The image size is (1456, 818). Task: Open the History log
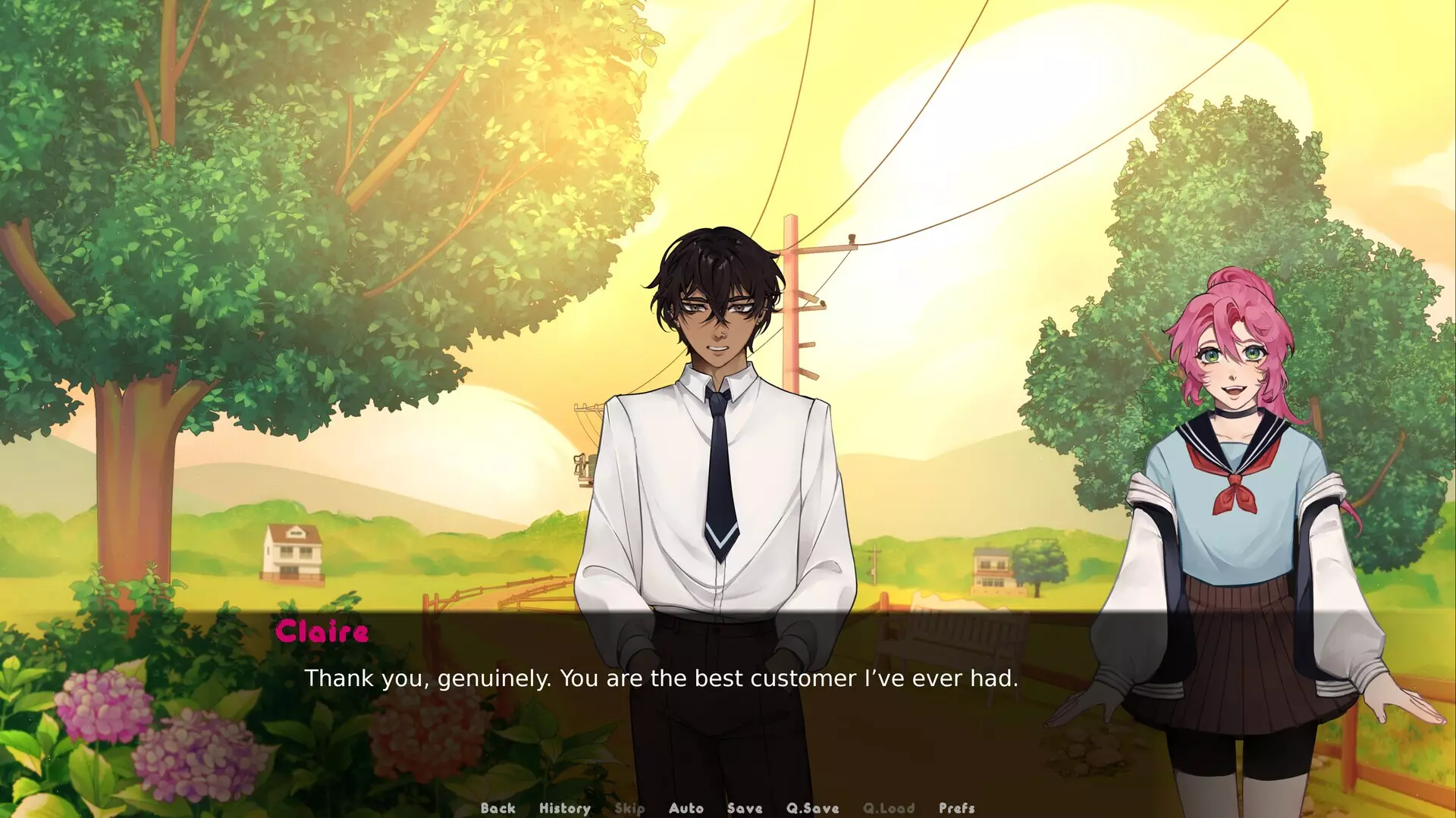(x=565, y=808)
